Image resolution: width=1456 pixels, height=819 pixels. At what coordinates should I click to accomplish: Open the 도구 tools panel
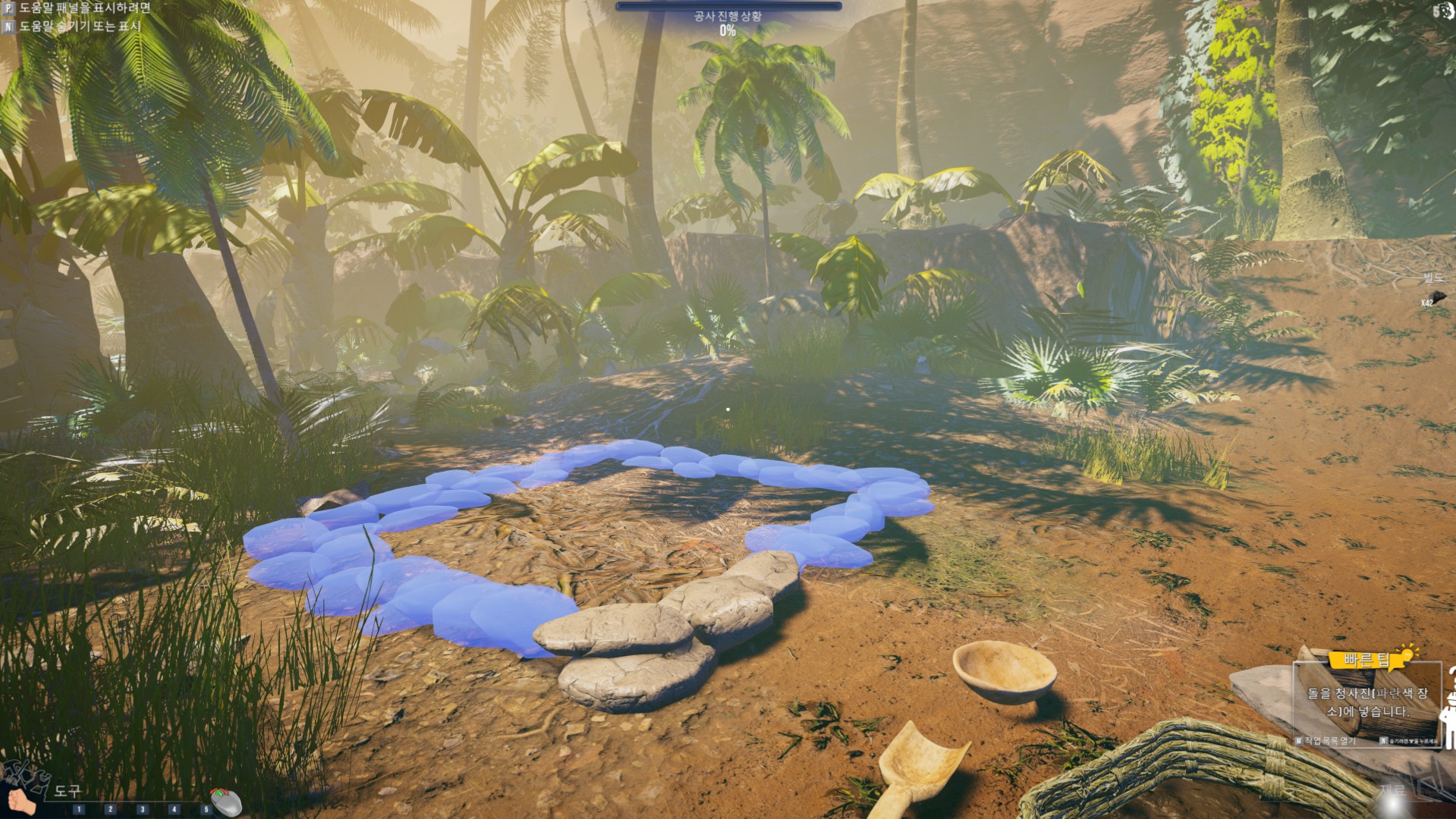67,791
